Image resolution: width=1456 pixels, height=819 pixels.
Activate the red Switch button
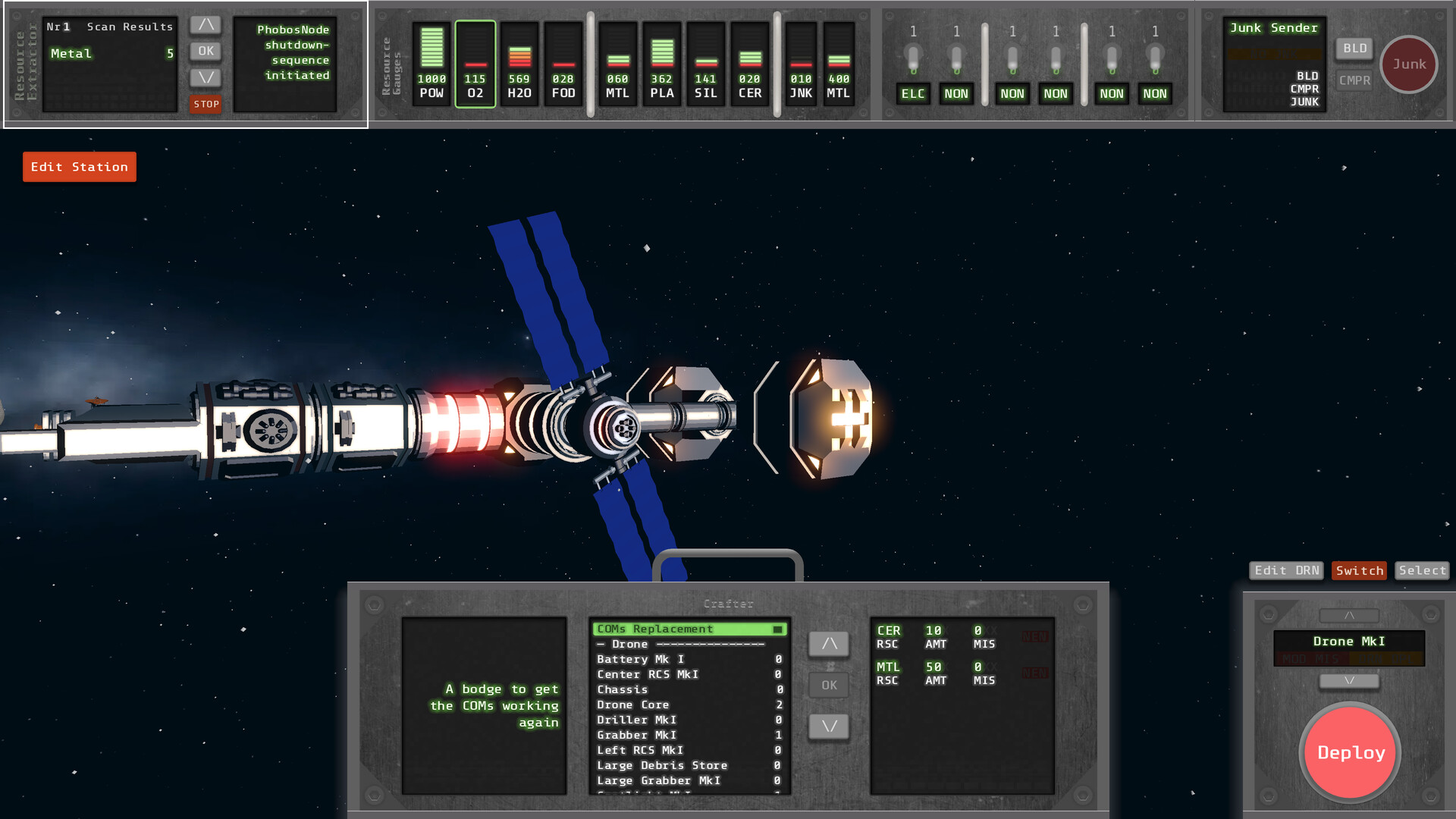pos(1359,570)
